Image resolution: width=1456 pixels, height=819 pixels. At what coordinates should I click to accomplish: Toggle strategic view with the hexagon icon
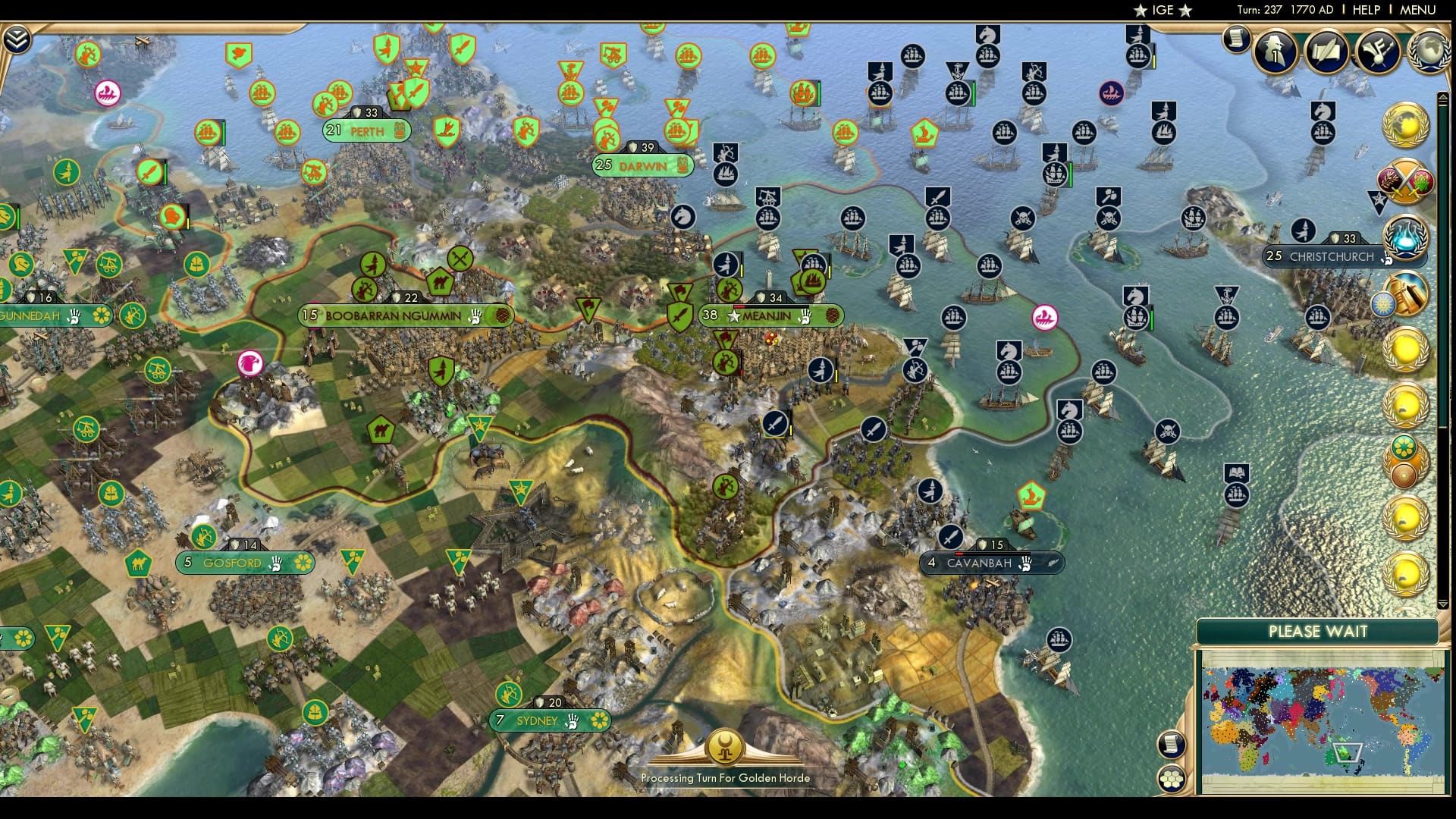(x=1172, y=778)
